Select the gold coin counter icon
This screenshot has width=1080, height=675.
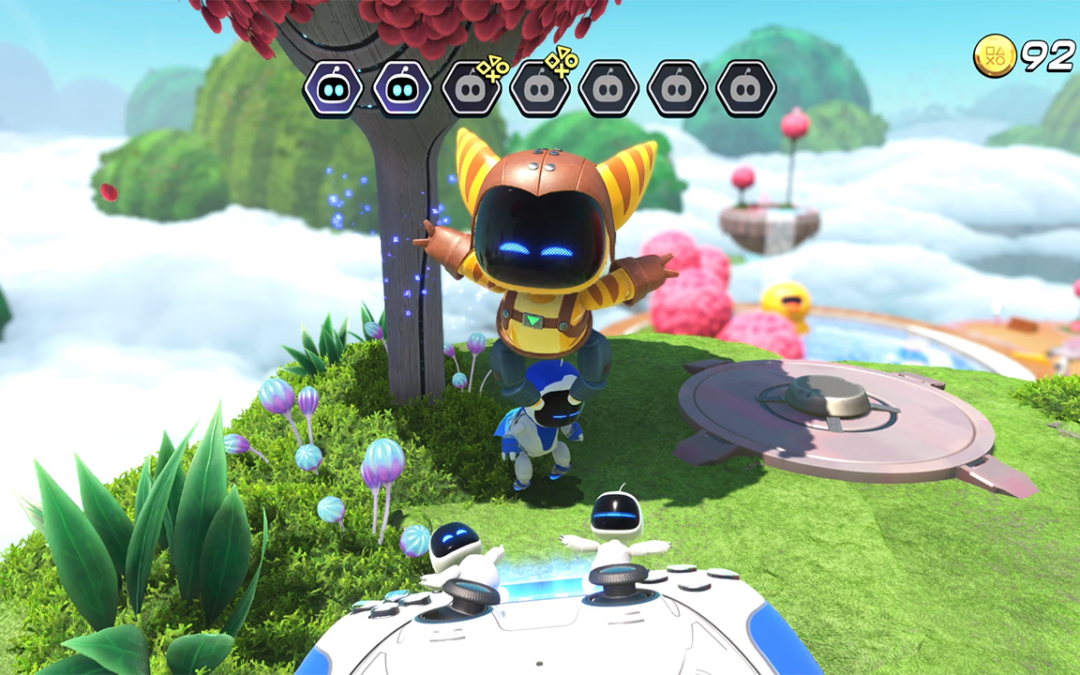pos(995,56)
